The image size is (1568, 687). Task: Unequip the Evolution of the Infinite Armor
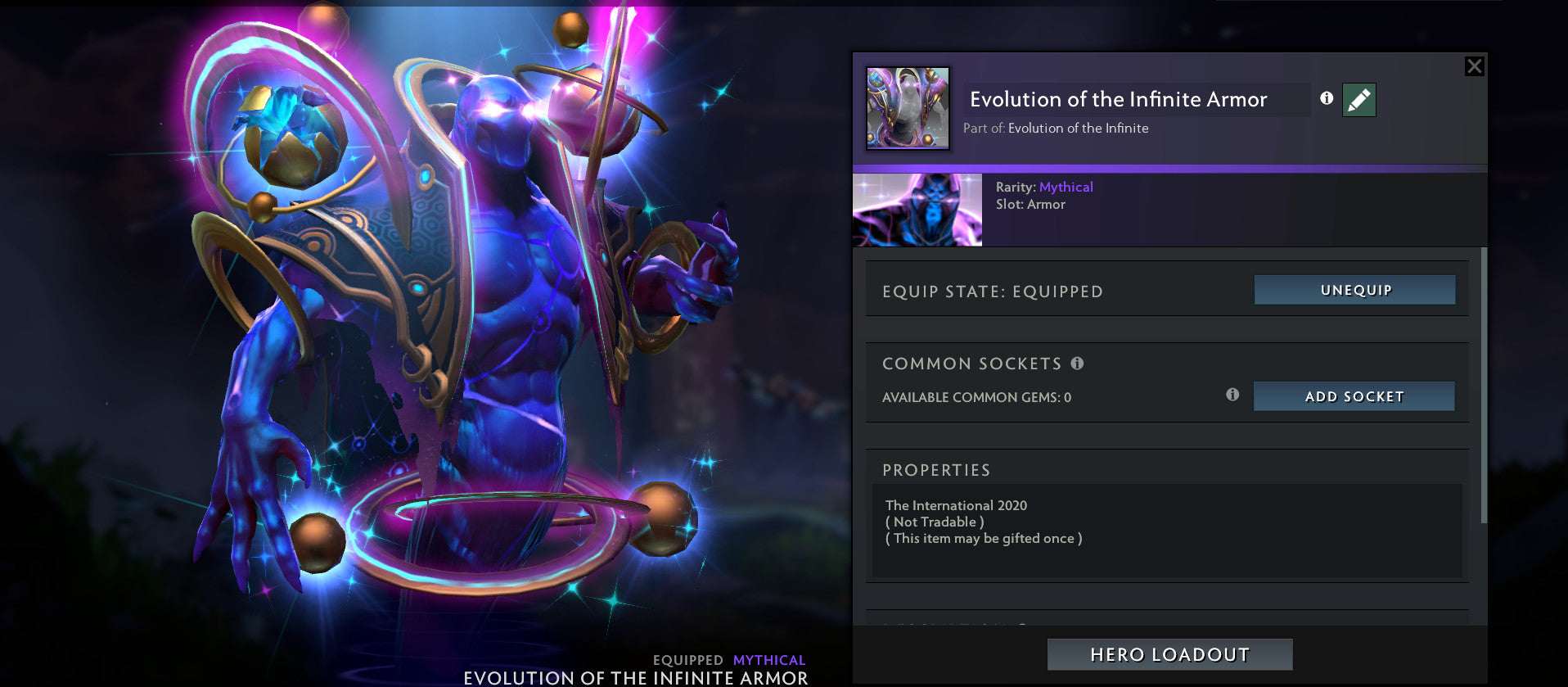1354,289
